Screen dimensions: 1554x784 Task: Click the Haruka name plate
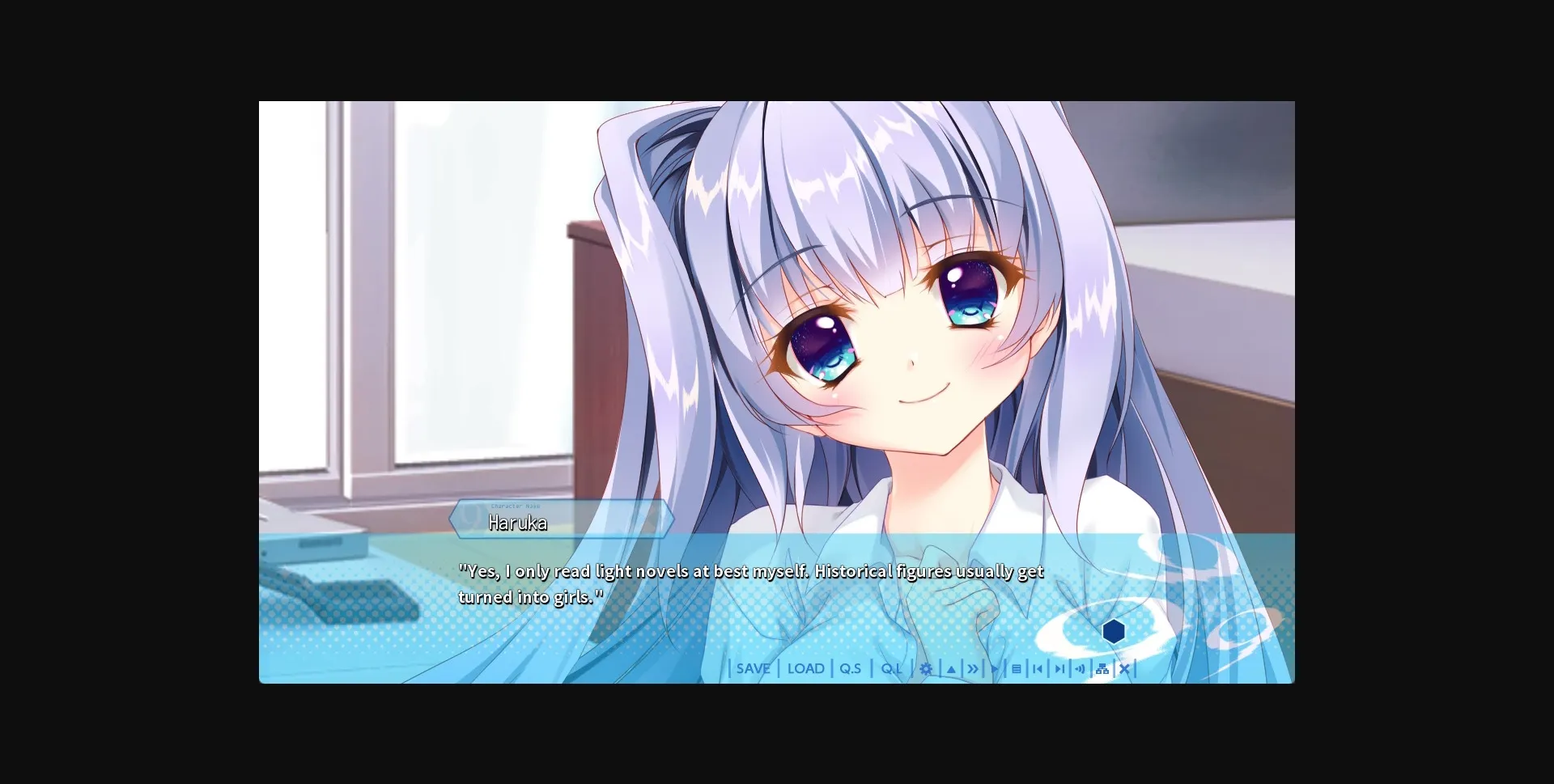point(564,522)
